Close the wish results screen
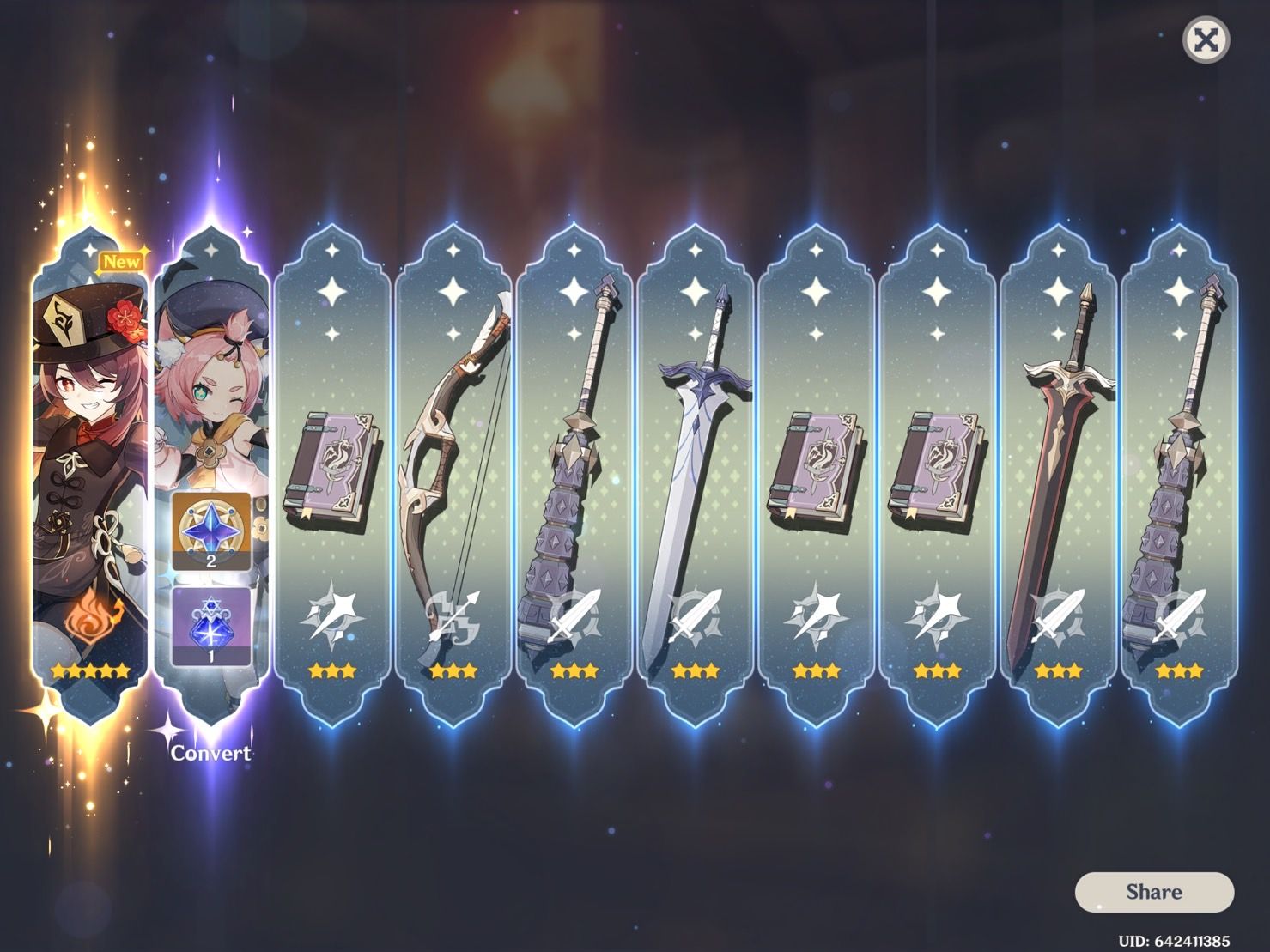This screenshot has height=952, width=1270. pyautogui.click(x=1206, y=39)
